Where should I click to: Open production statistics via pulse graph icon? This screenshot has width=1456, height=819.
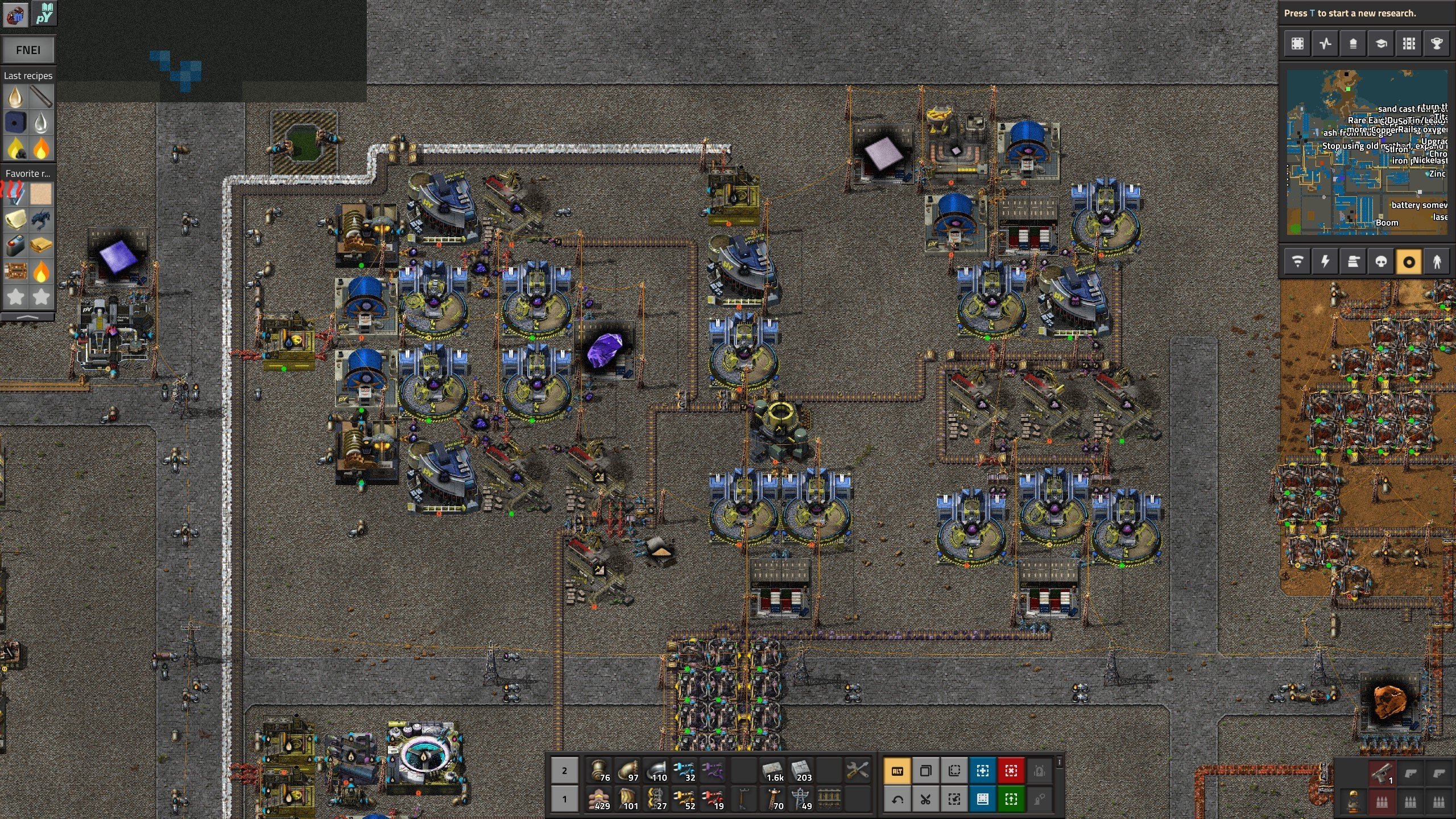tap(1325, 43)
